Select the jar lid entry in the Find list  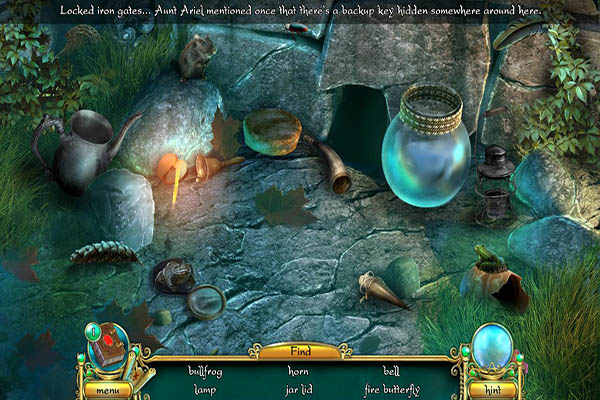[298, 389]
